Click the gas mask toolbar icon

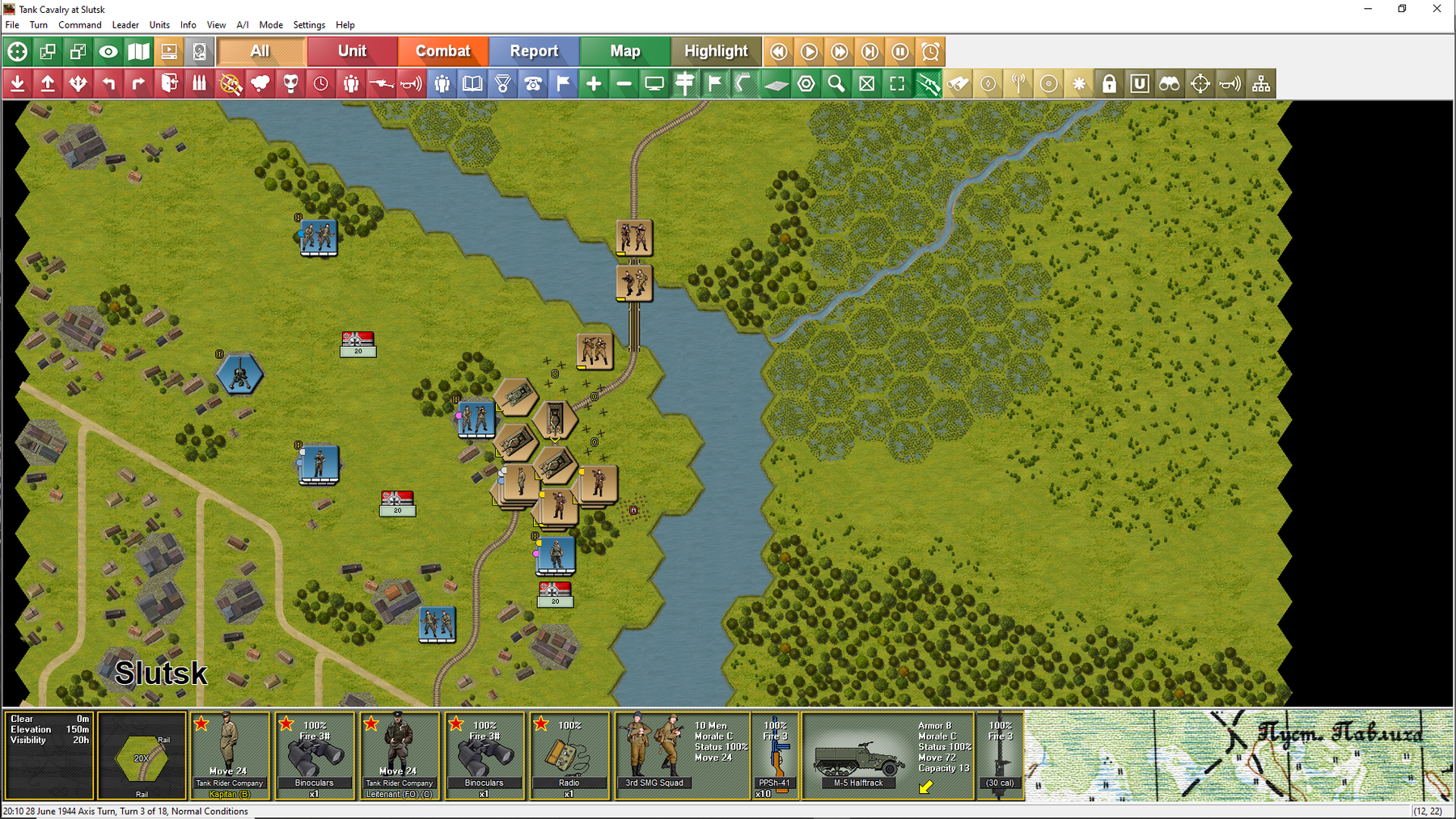pos(290,83)
